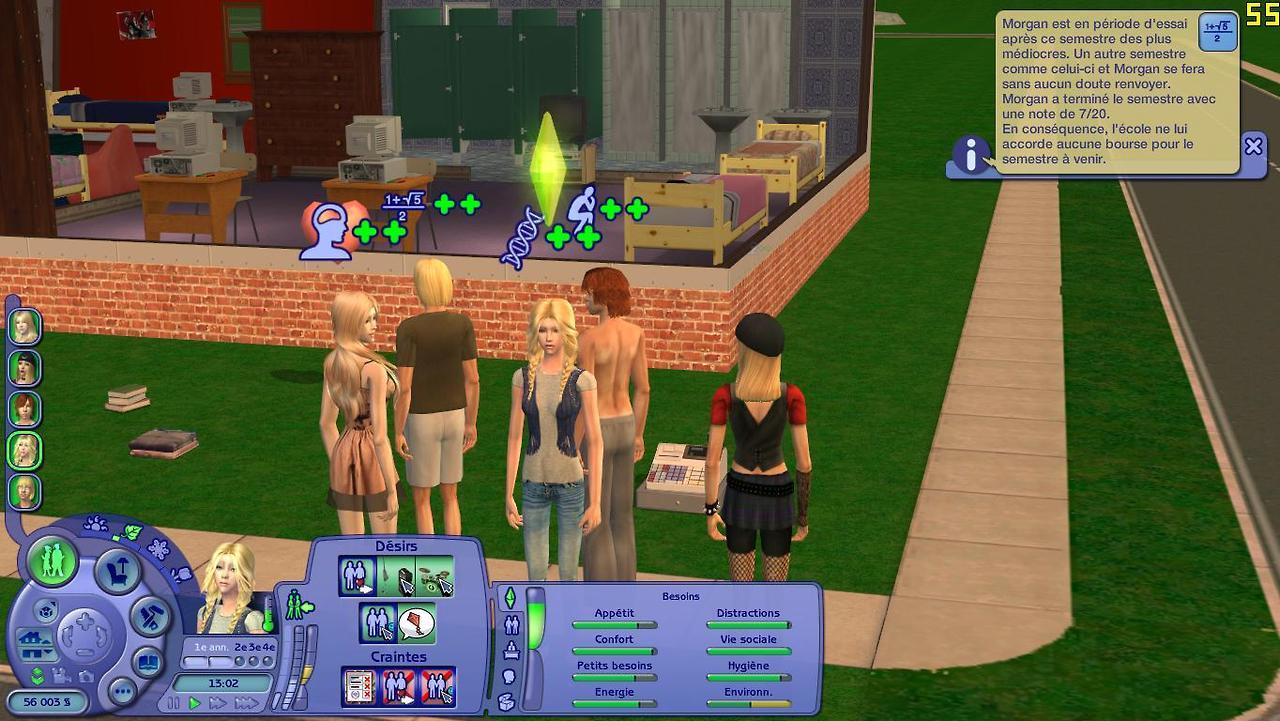Close the Morgan semester notification
This screenshot has width=1280, height=721.
(x=1253, y=147)
